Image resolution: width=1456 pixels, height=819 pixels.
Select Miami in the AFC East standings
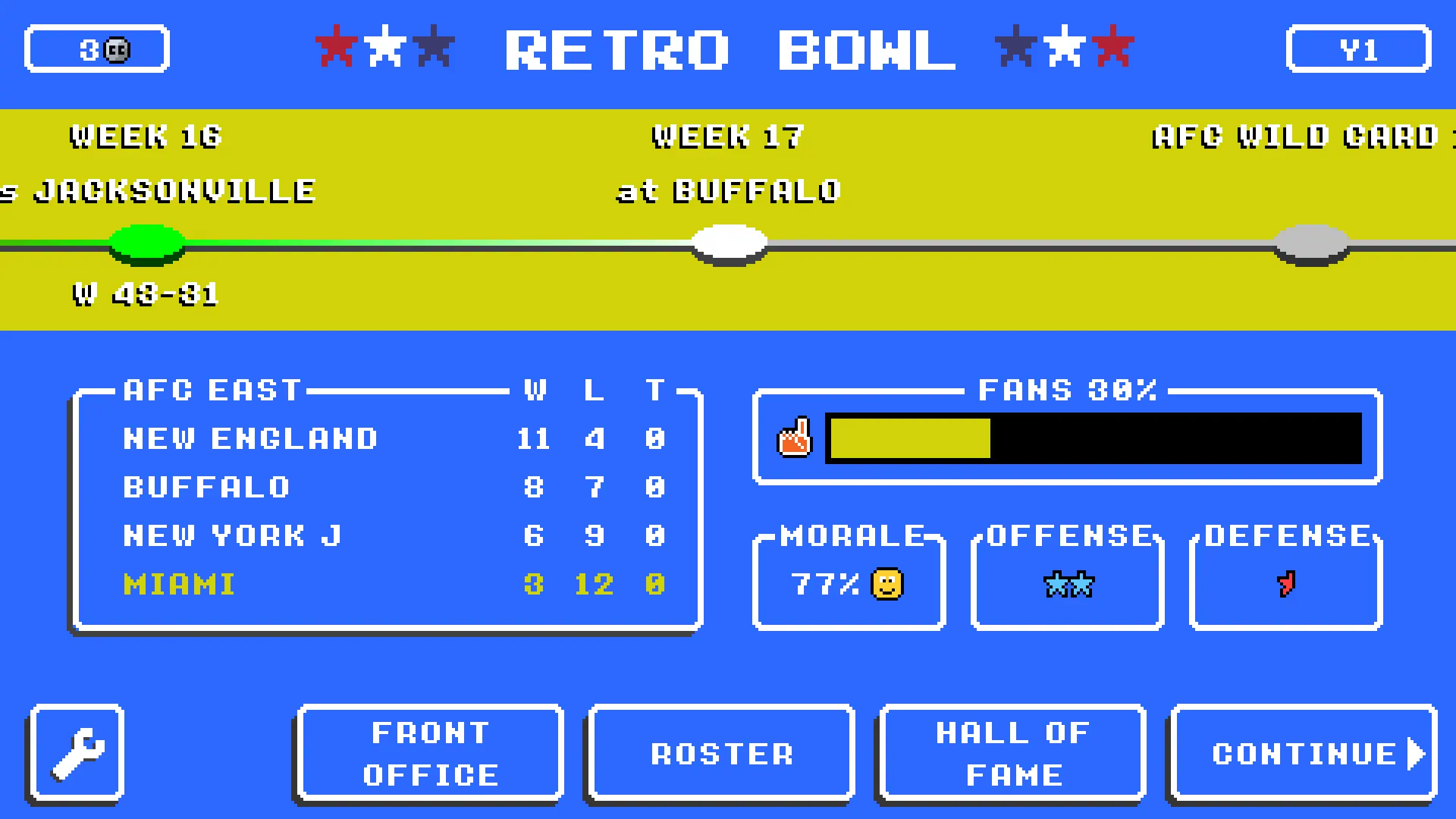click(x=179, y=584)
